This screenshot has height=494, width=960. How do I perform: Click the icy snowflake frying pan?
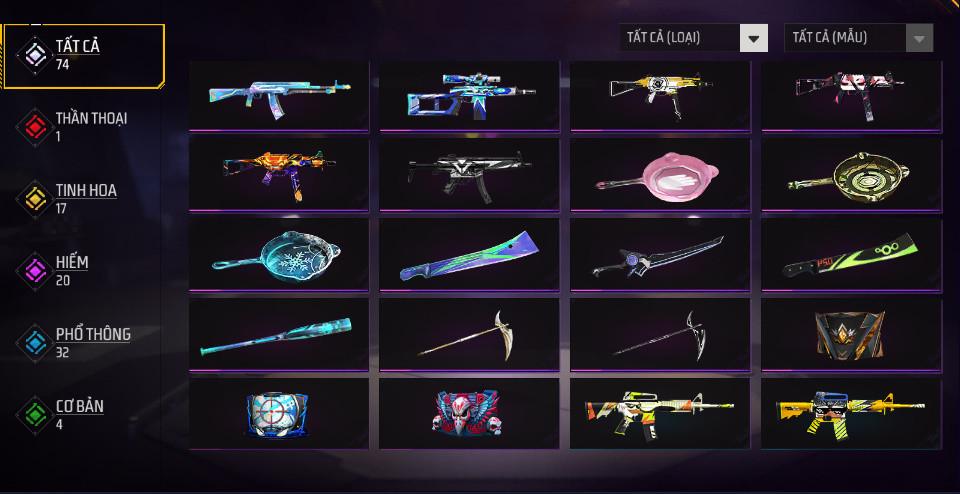pyautogui.click(x=279, y=254)
